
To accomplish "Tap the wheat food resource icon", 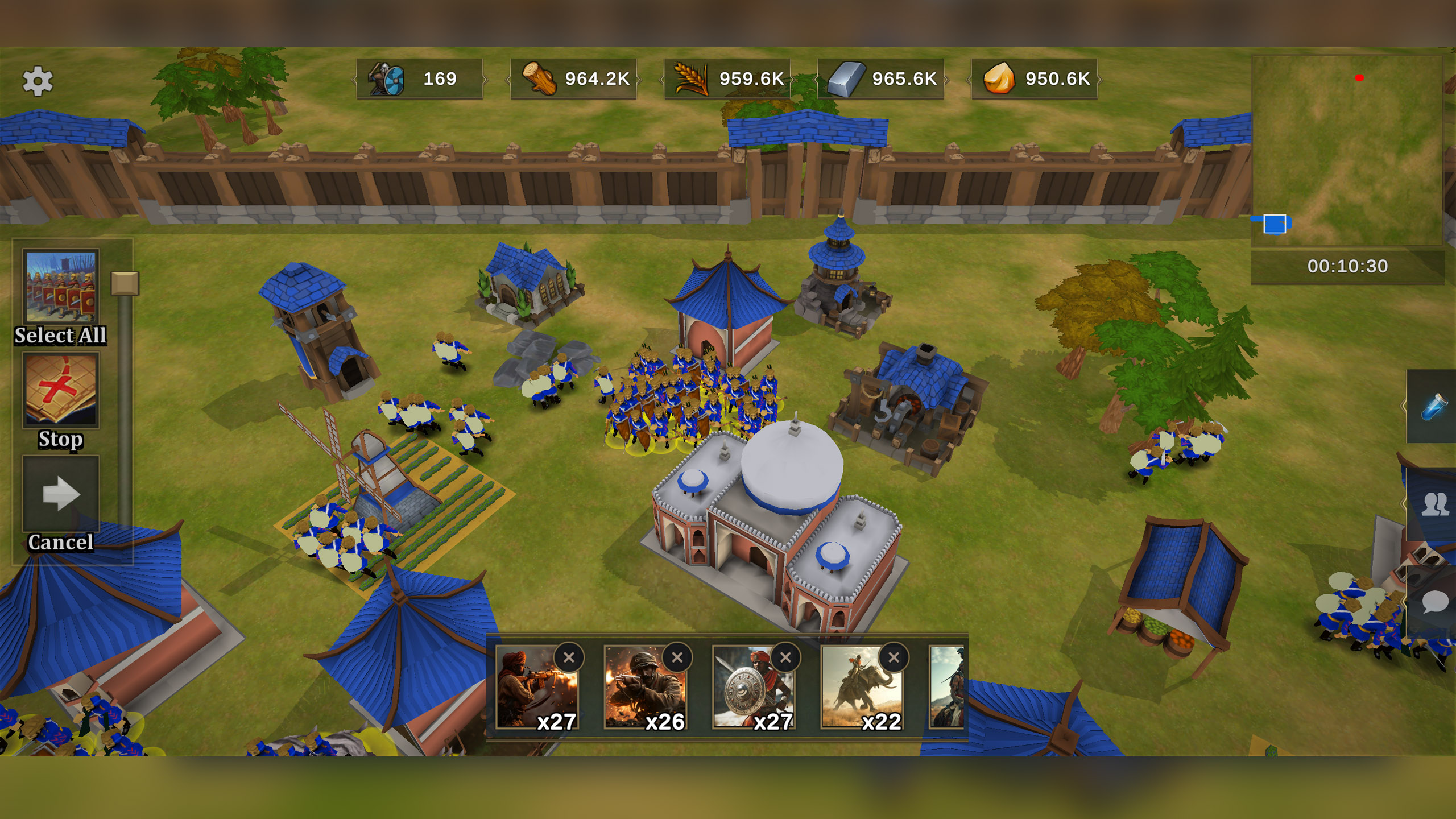I will (691, 80).
